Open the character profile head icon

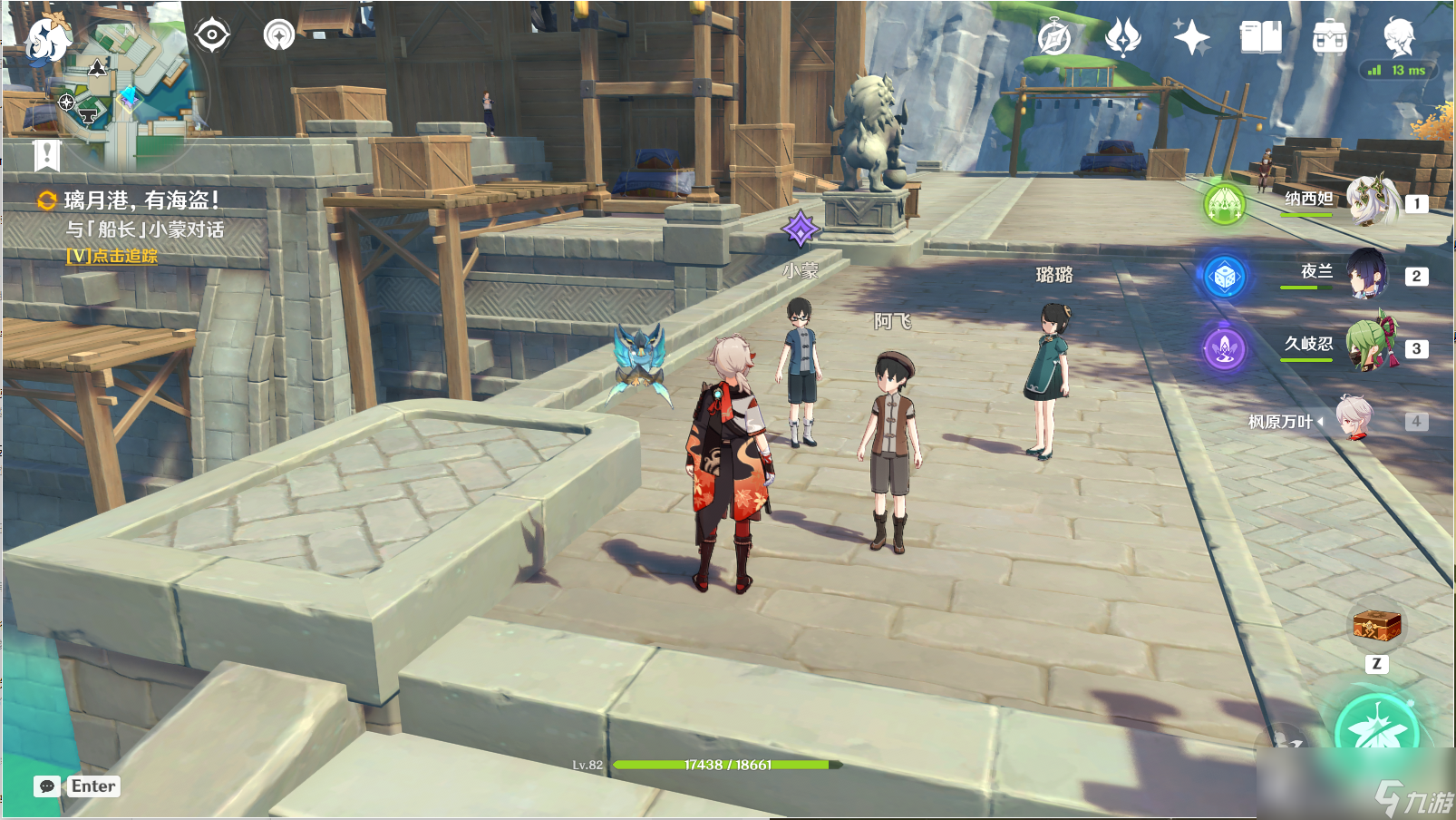[x=1399, y=38]
